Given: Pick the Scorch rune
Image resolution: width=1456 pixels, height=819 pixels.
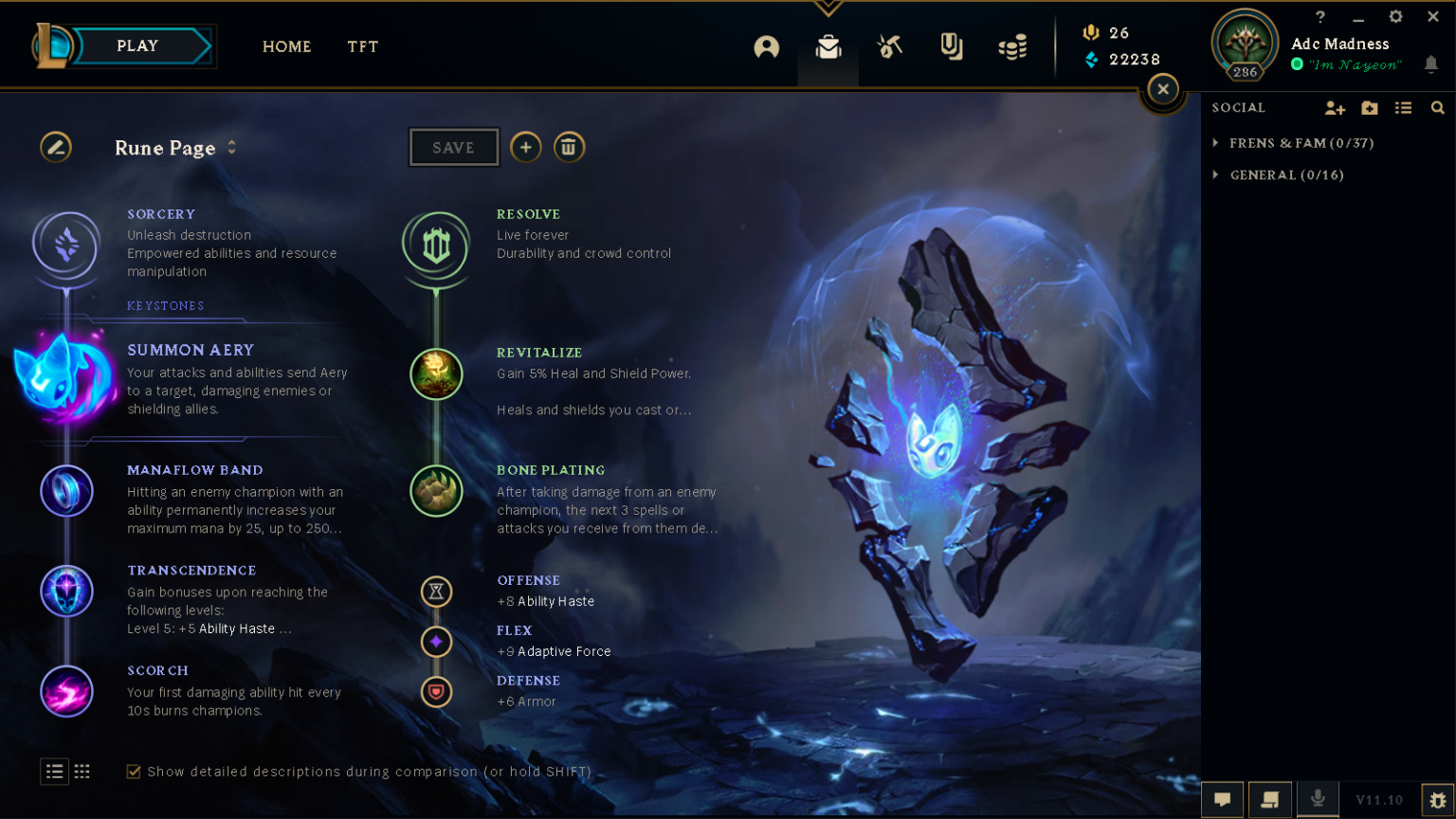Looking at the screenshot, I should tap(66, 691).
